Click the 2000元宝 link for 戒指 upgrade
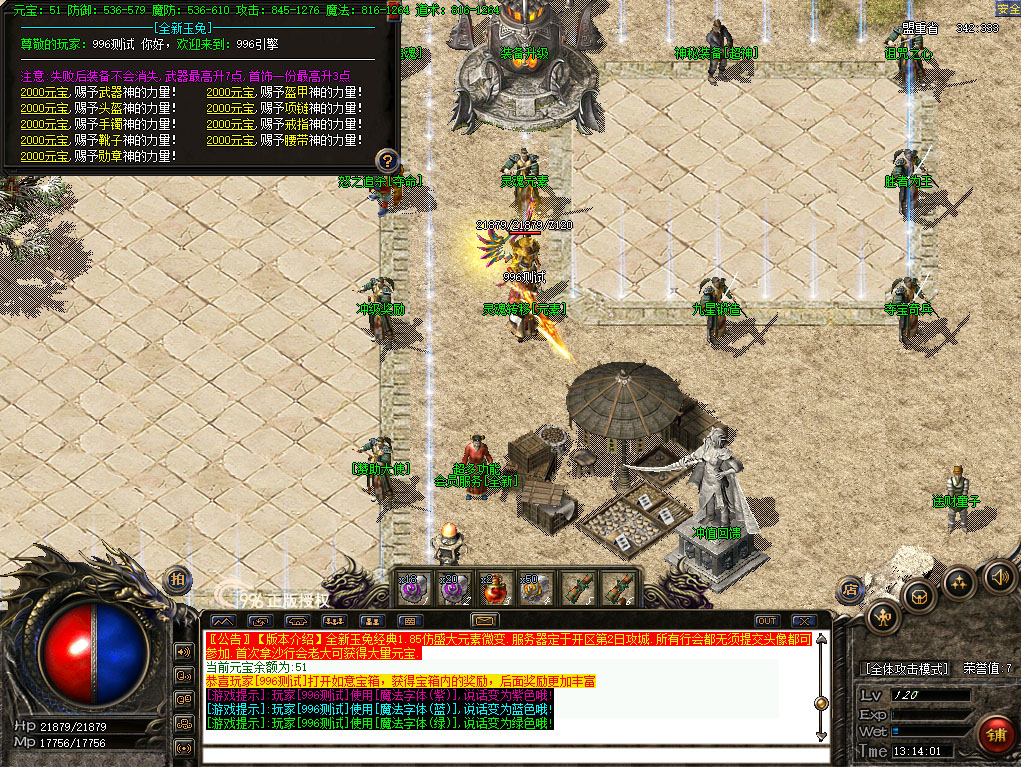The height and width of the screenshot is (767, 1021). (x=231, y=125)
